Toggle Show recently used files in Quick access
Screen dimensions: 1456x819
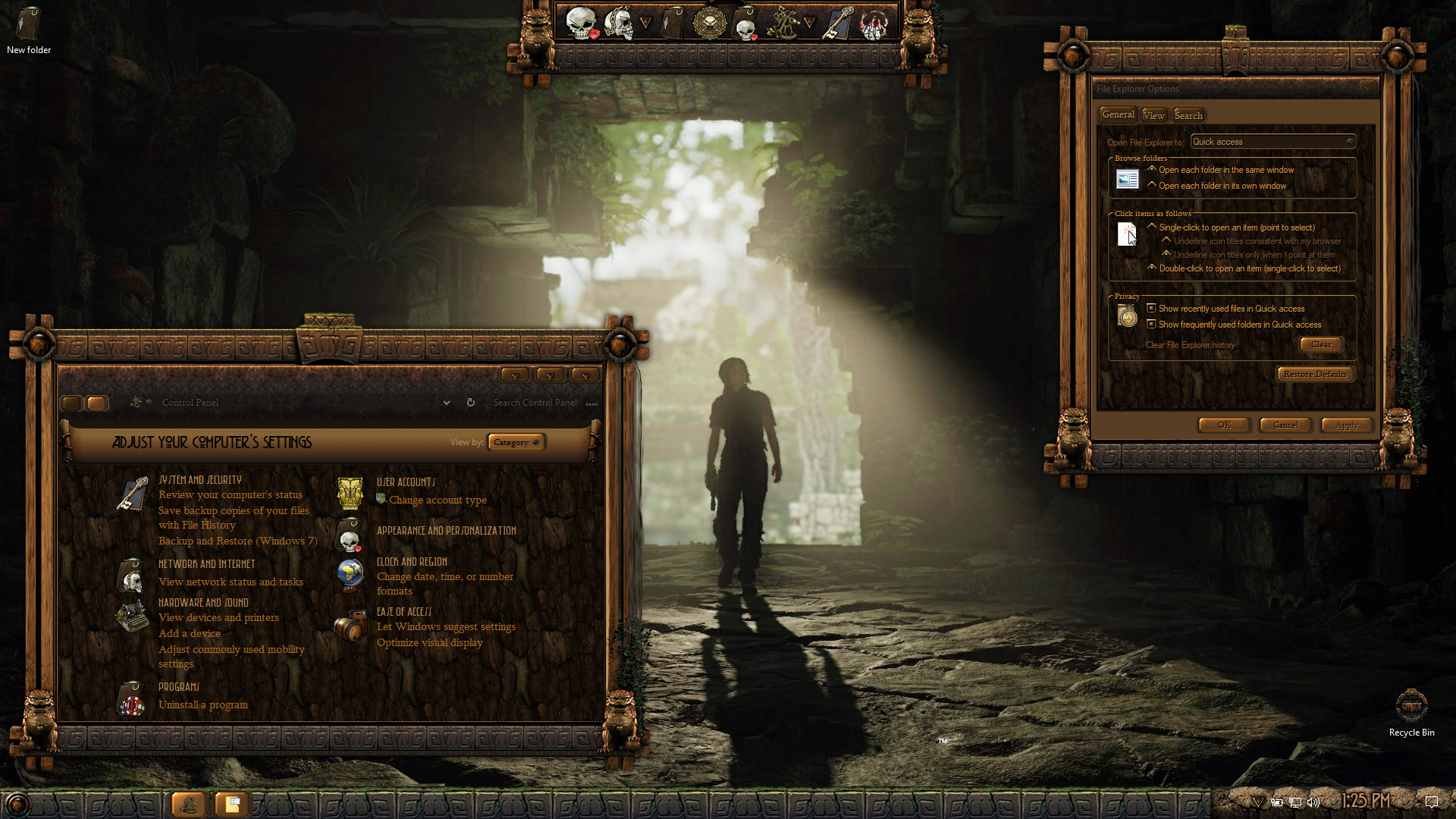[x=1151, y=309]
